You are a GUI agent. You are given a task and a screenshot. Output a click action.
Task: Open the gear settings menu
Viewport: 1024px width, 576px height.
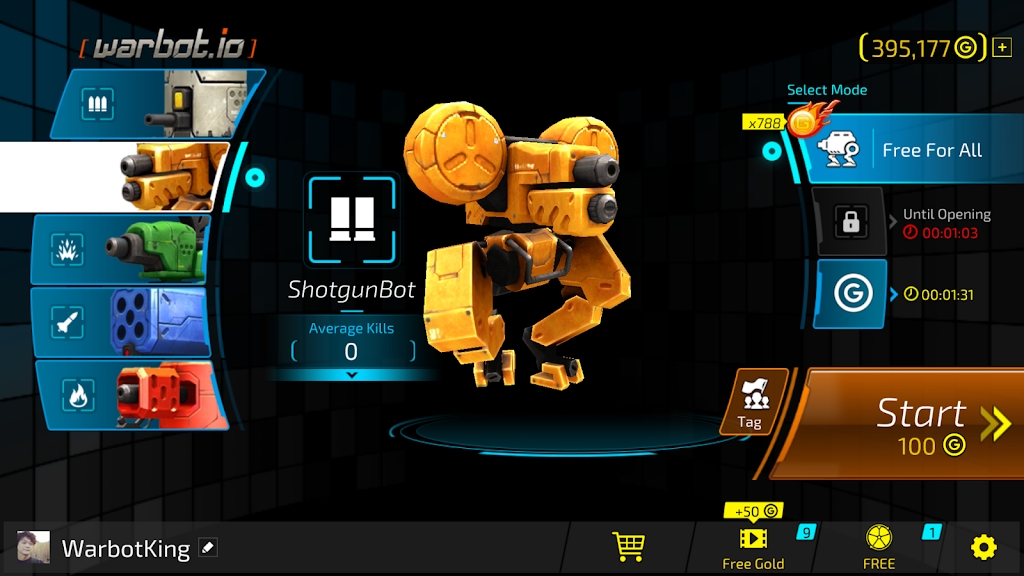point(984,547)
